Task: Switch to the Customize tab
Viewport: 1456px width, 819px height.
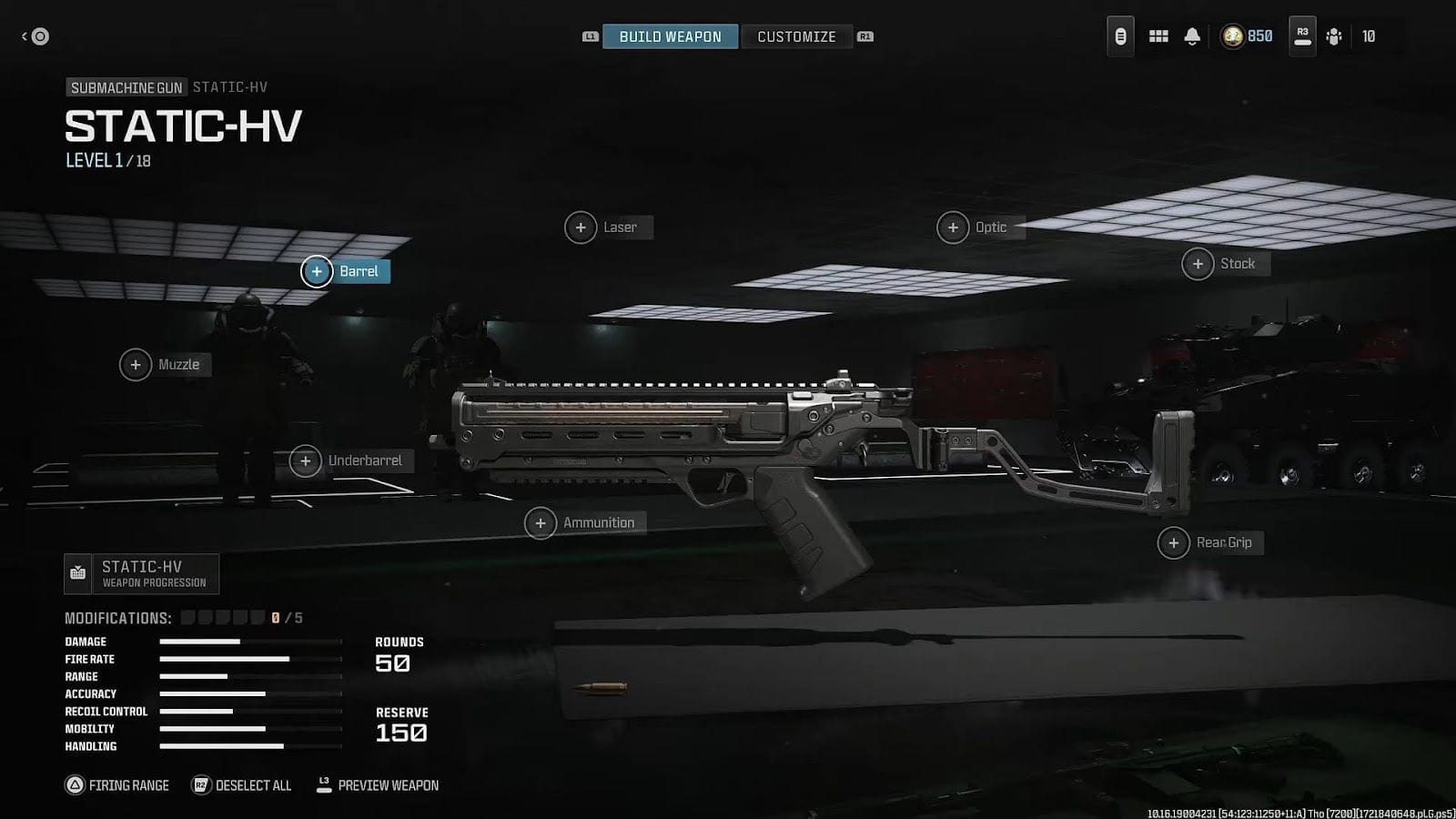Action: [796, 36]
